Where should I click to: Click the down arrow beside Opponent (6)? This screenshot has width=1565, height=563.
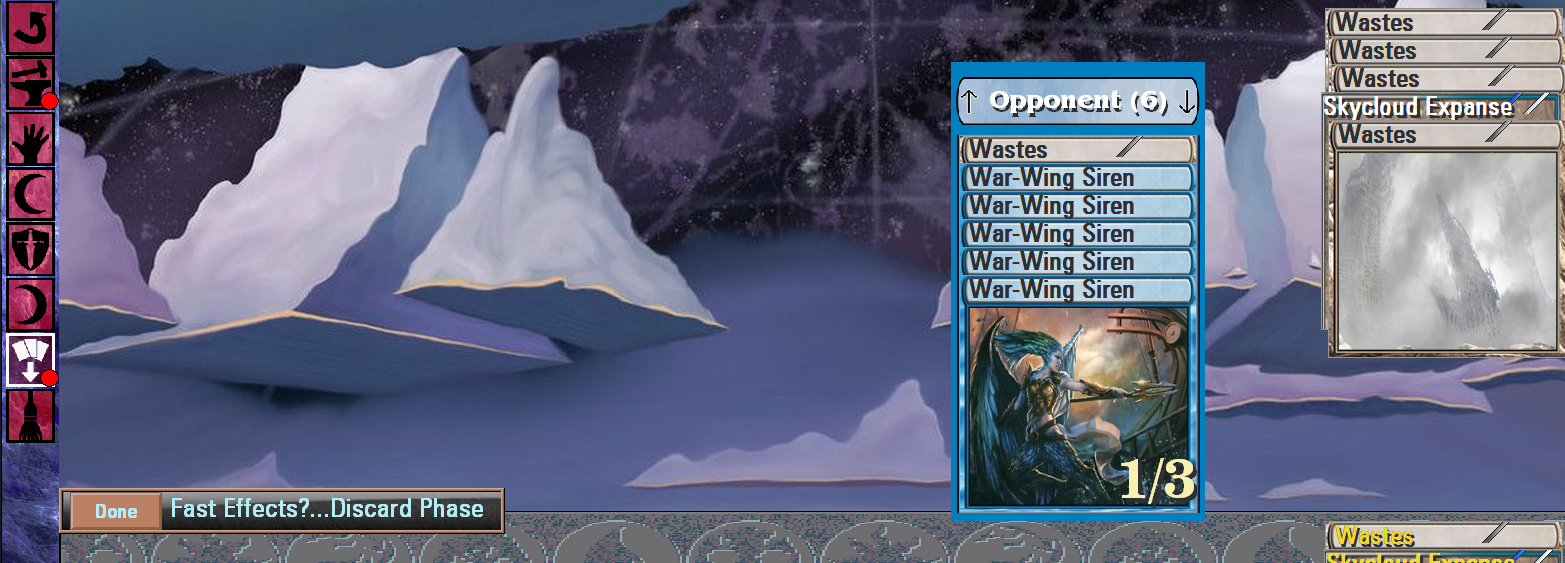[x=1186, y=101]
